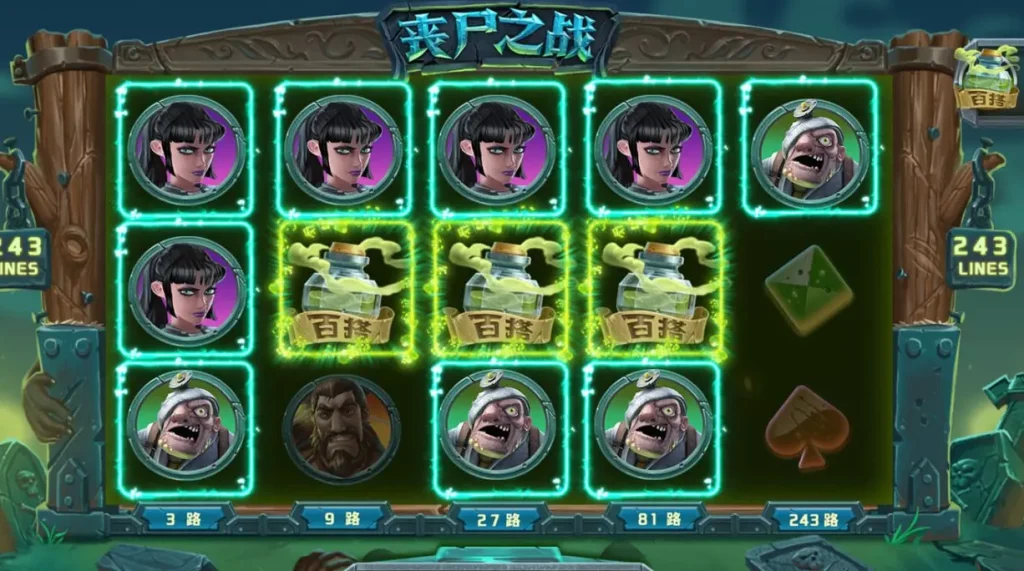1024x571 pixels.
Task: Choose the 9路 ways option
Action: pyautogui.click(x=340, y=519)
